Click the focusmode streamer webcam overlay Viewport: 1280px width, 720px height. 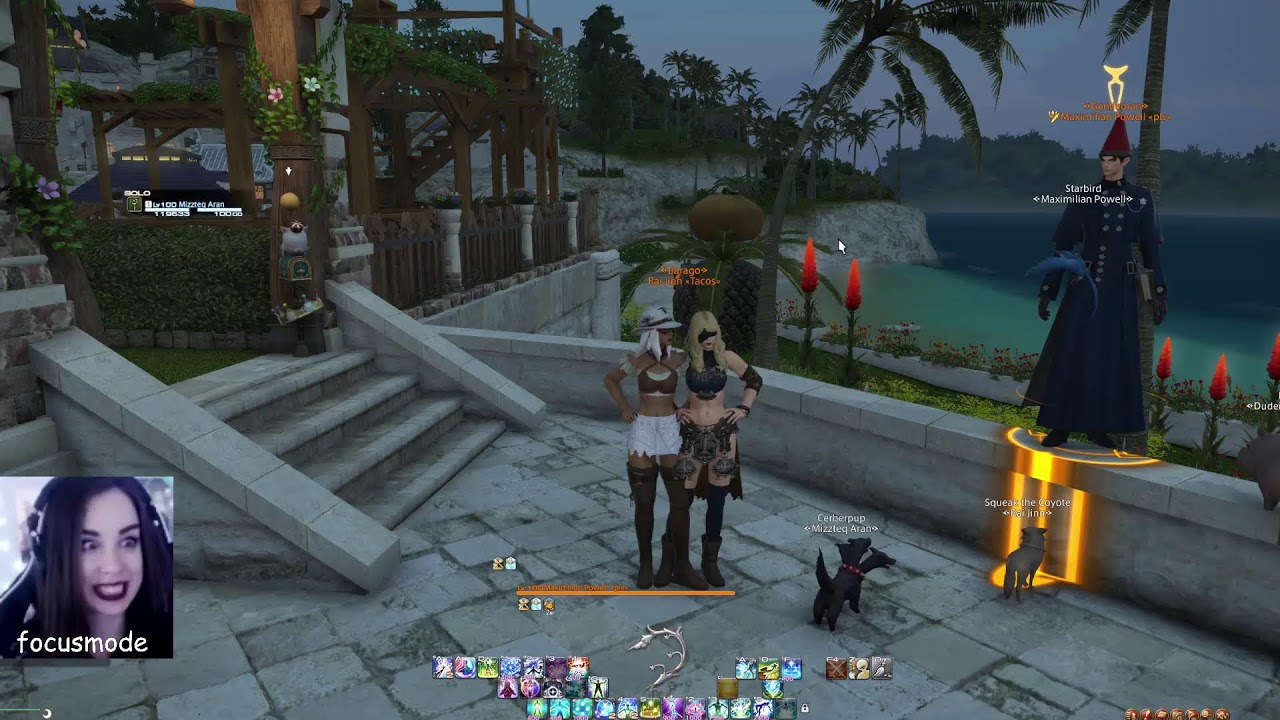pyautogui.click(x=86, y=567)
